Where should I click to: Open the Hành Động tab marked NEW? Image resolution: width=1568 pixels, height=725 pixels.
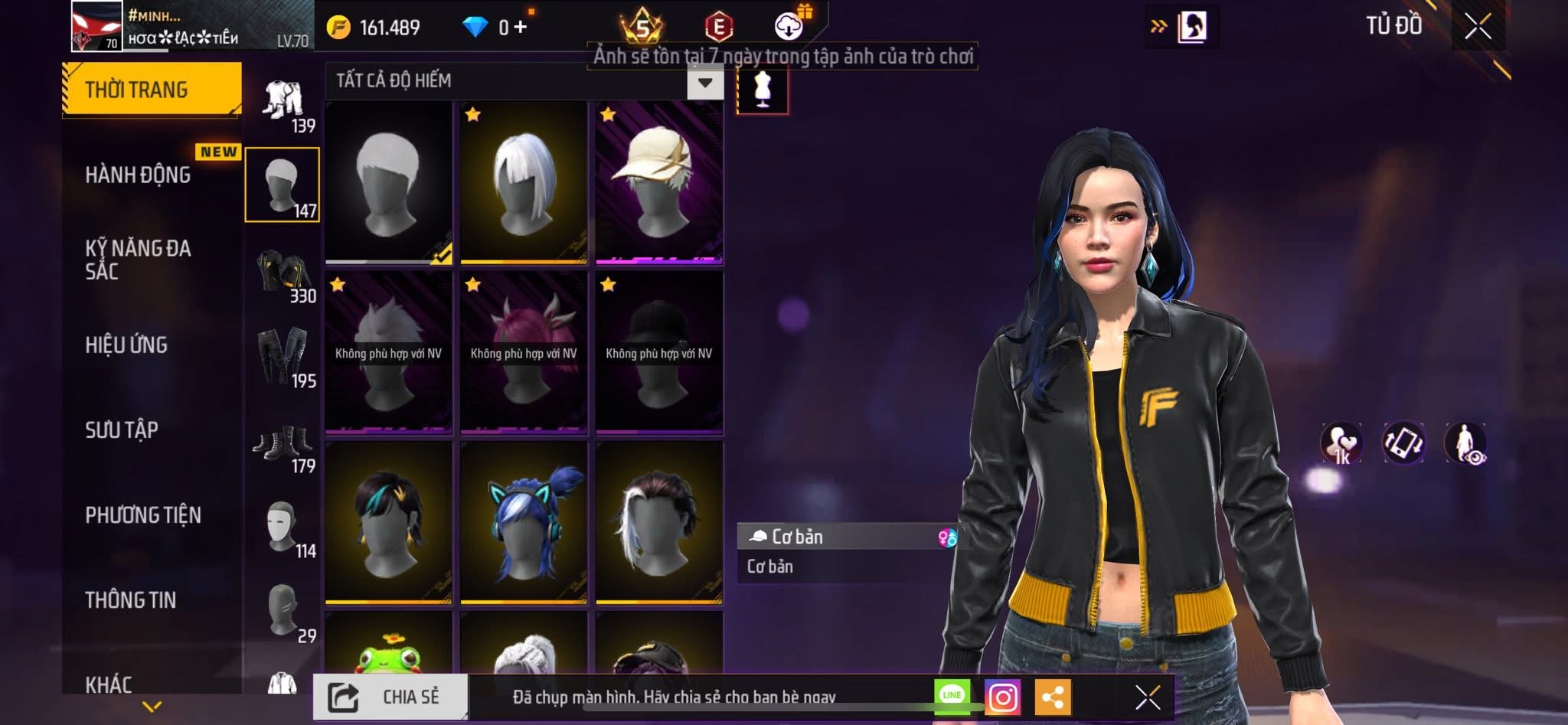(138, 175)
